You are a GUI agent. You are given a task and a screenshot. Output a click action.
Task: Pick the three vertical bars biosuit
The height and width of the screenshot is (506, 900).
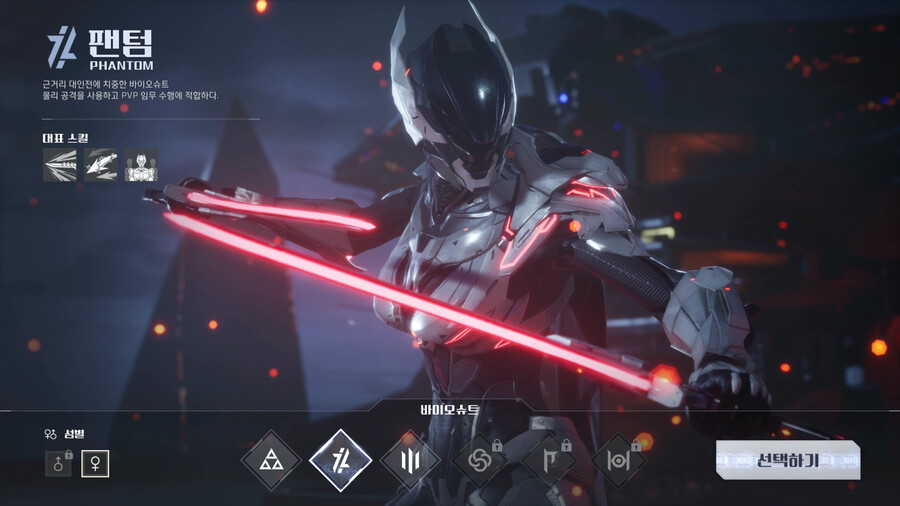click(410, 461)
